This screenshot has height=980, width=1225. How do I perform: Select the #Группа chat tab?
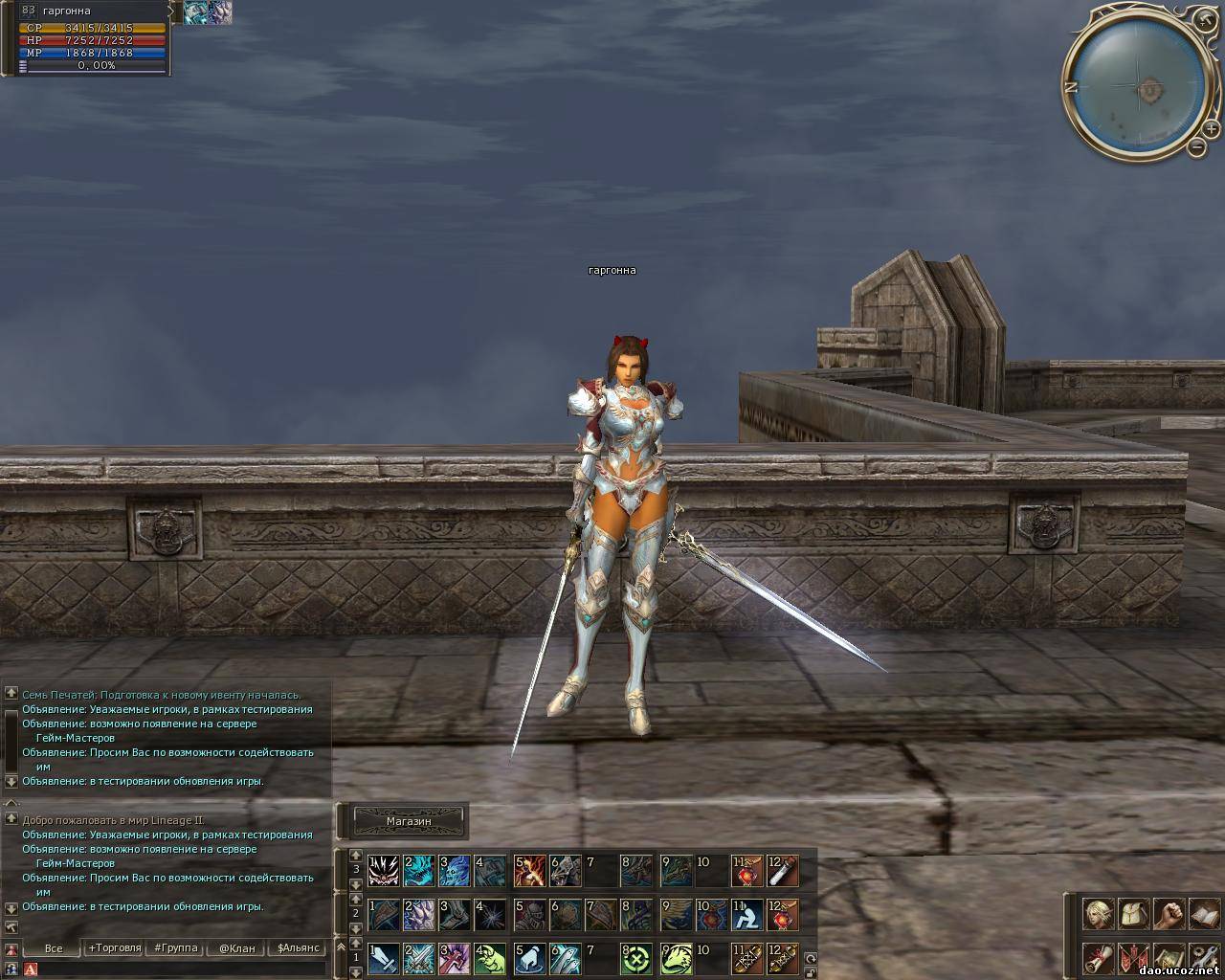(174, 948)
